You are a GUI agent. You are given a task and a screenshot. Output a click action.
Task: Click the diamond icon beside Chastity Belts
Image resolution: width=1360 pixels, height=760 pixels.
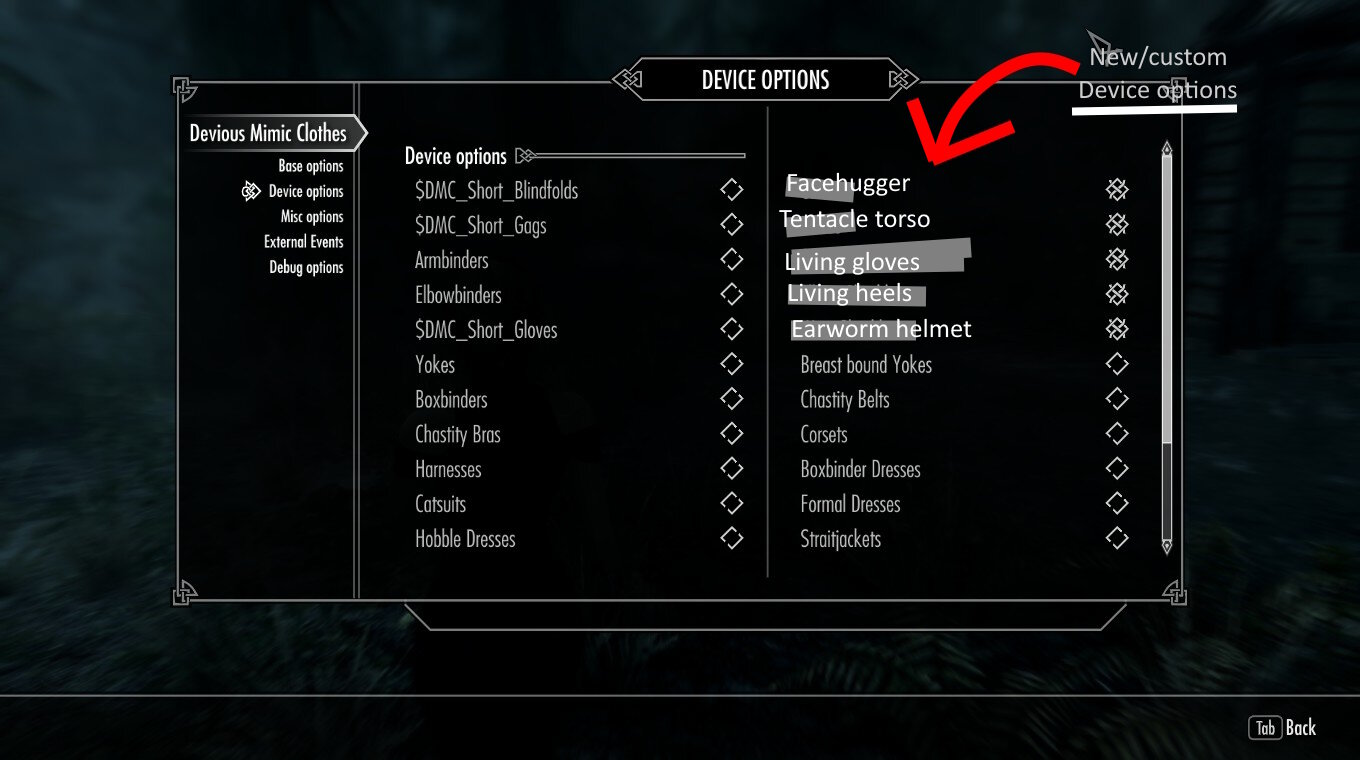click(1117, 399)
